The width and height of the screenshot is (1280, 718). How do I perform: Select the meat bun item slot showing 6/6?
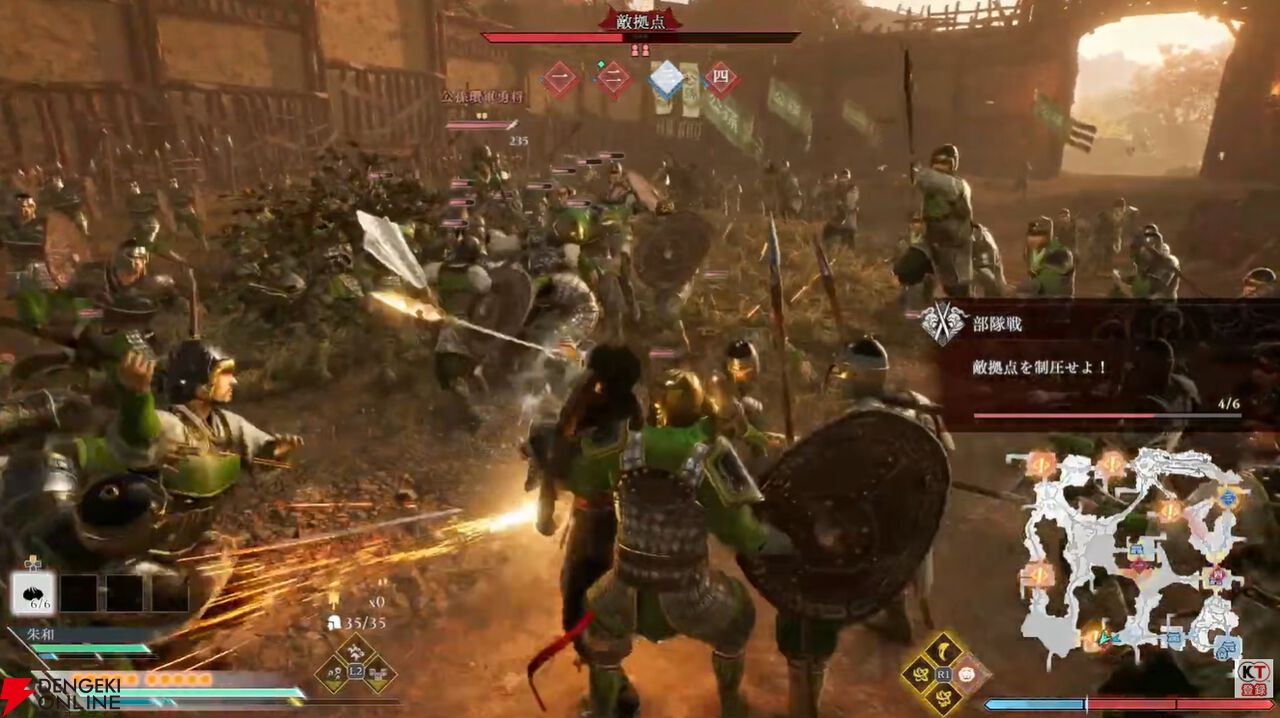point(33,593)
